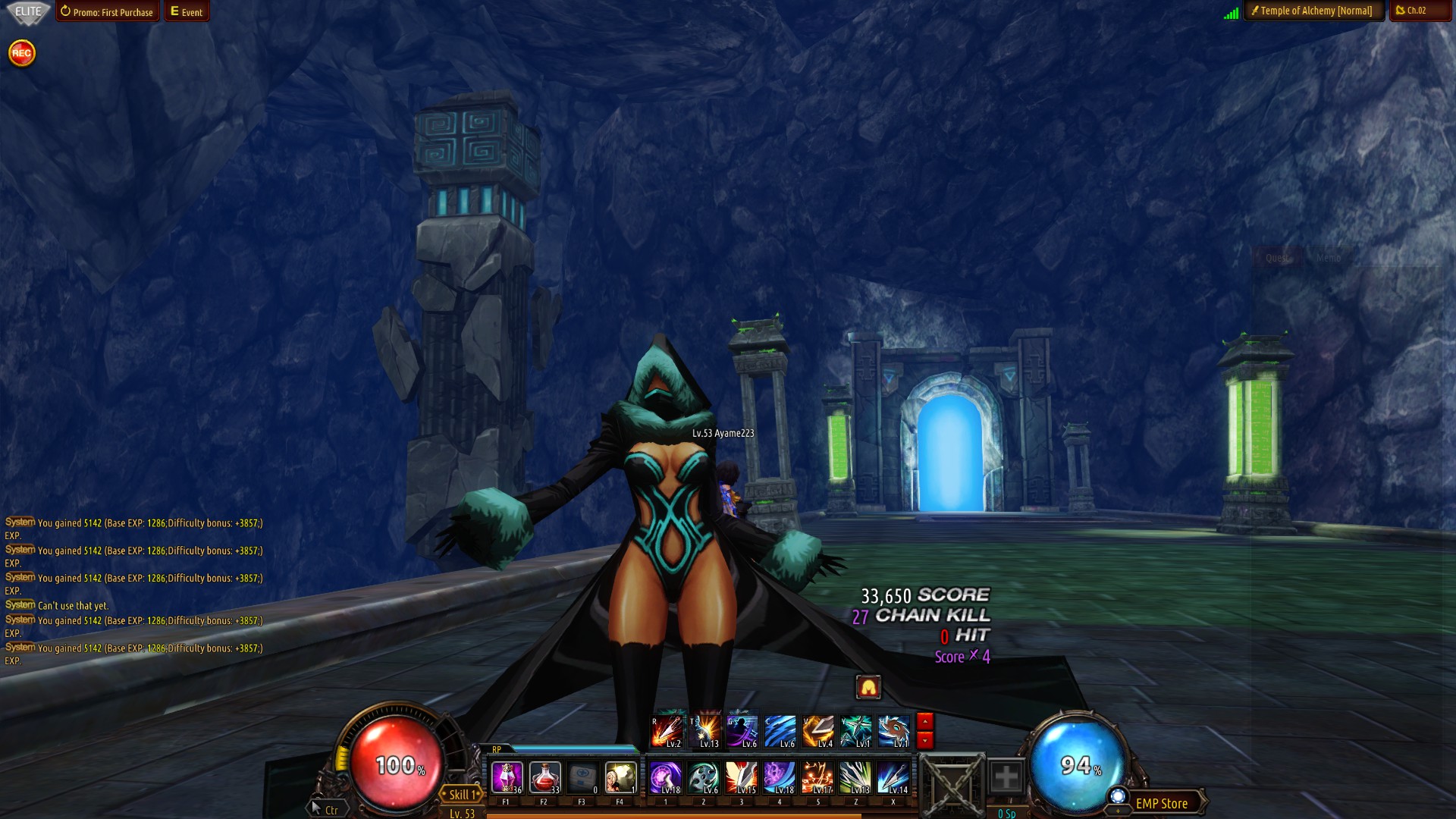Click the red up arrow beside skill bar
This screenshot has width=1456, height=819.
[925, 721]
